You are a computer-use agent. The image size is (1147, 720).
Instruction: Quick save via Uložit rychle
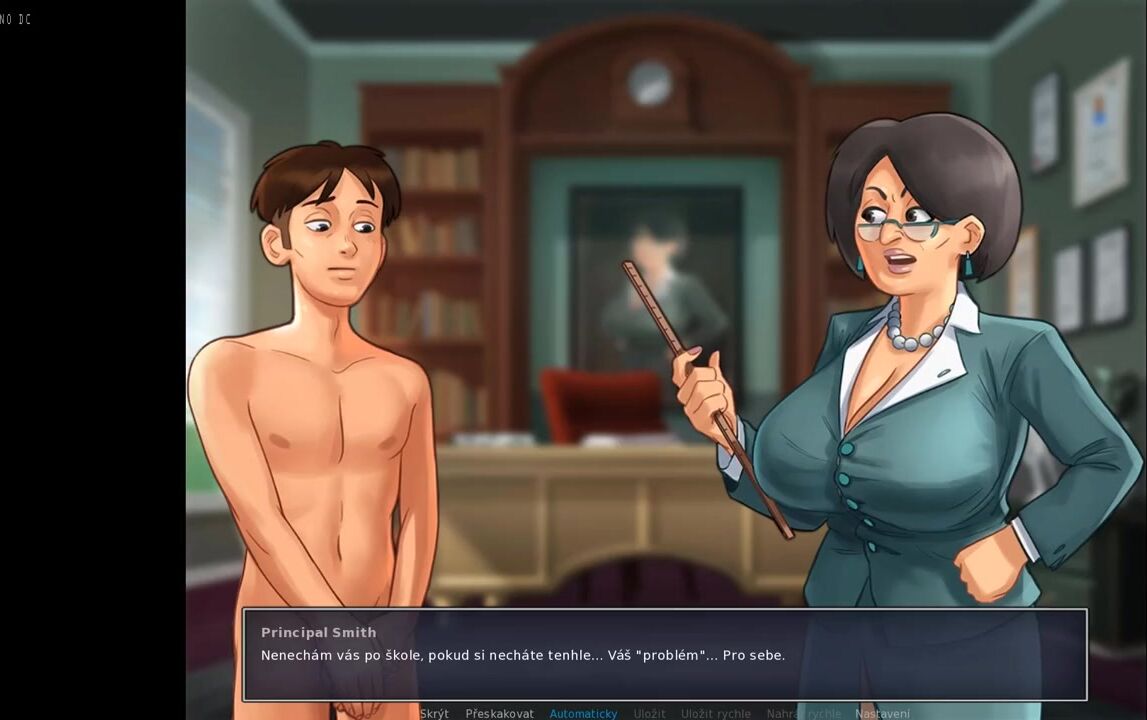(x=715, y=713)
